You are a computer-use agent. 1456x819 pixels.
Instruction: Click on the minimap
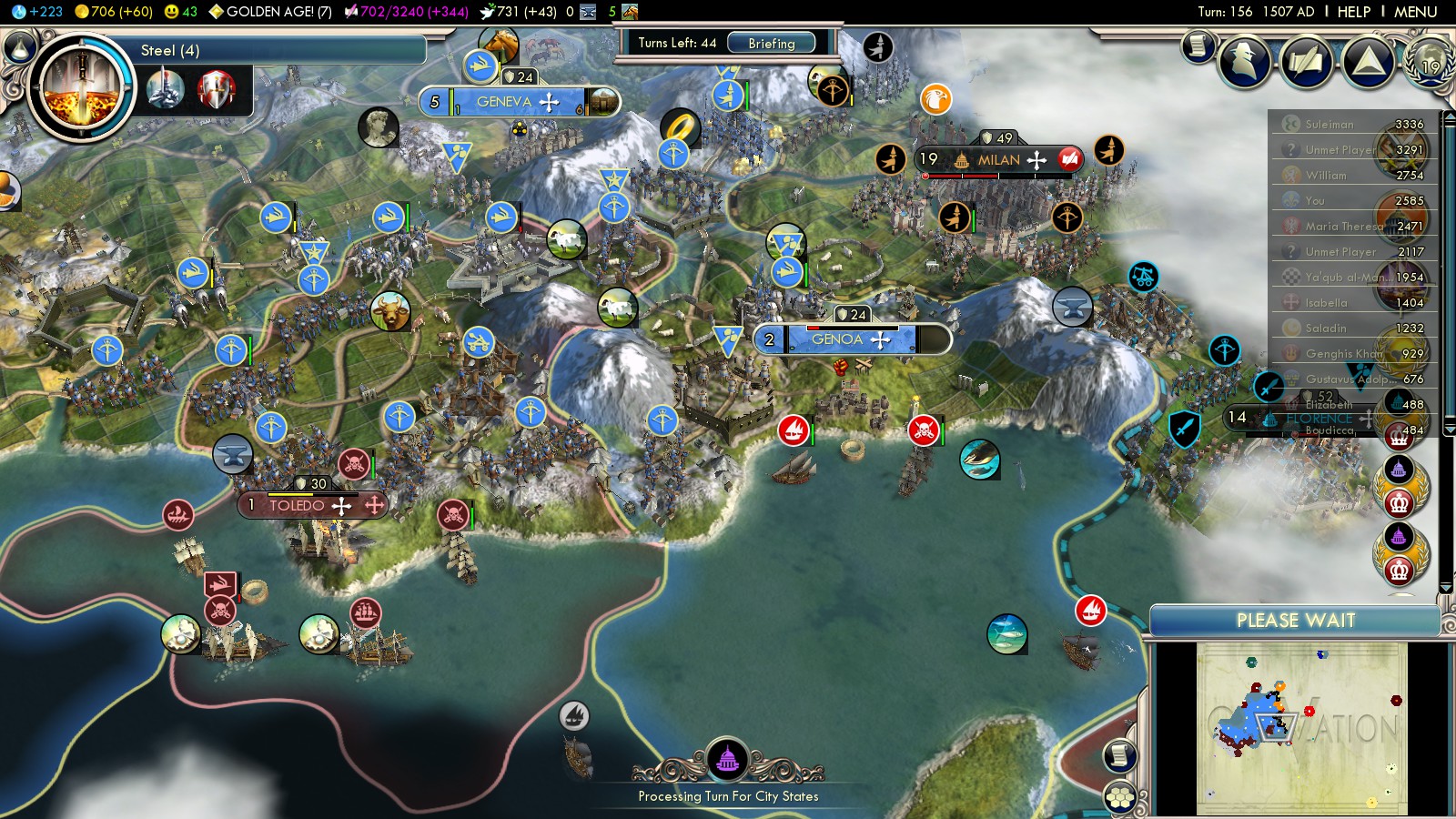1301,728
